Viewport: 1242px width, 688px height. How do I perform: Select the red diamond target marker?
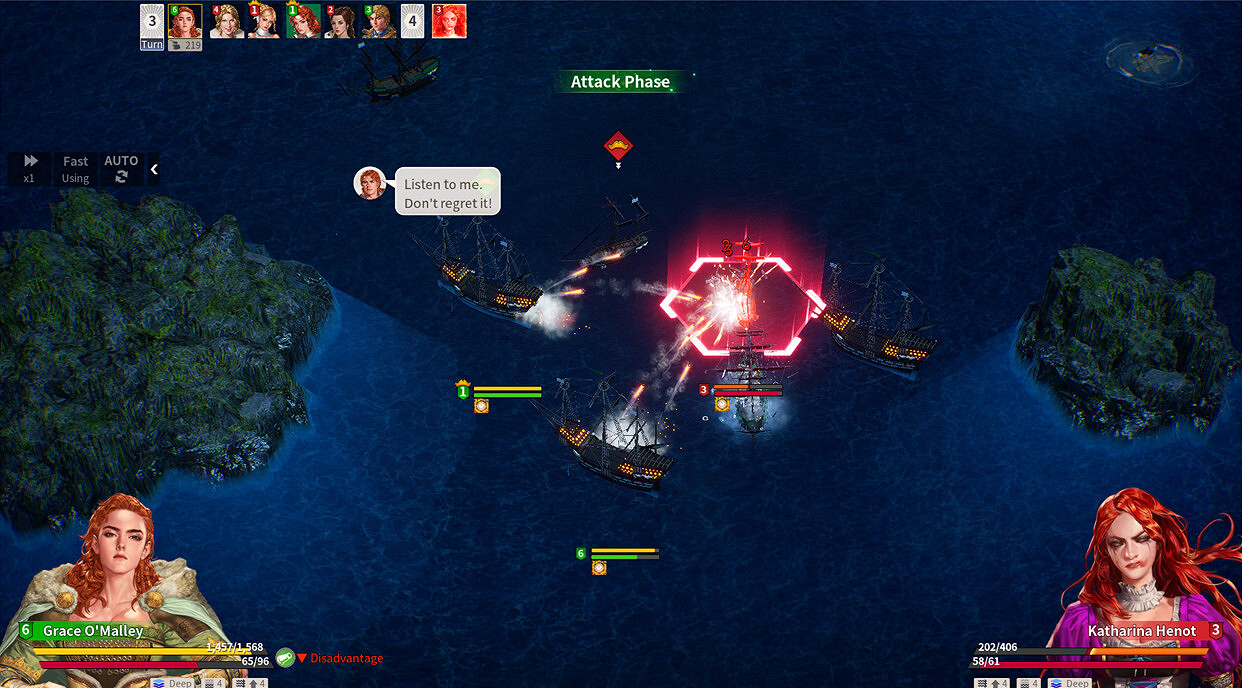click(x=619, y=147)
